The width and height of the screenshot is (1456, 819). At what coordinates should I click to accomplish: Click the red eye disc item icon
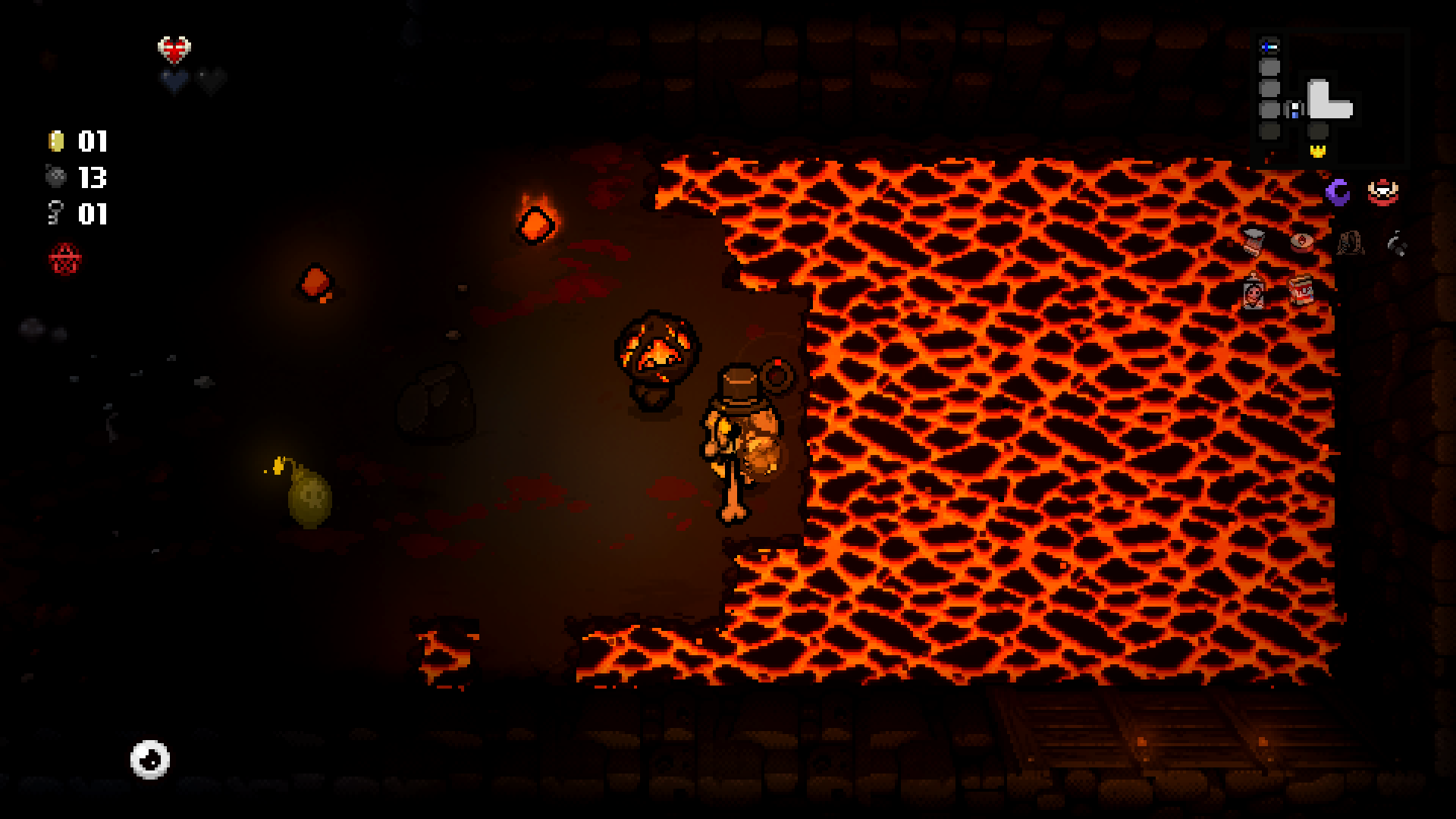[1301, 241]
